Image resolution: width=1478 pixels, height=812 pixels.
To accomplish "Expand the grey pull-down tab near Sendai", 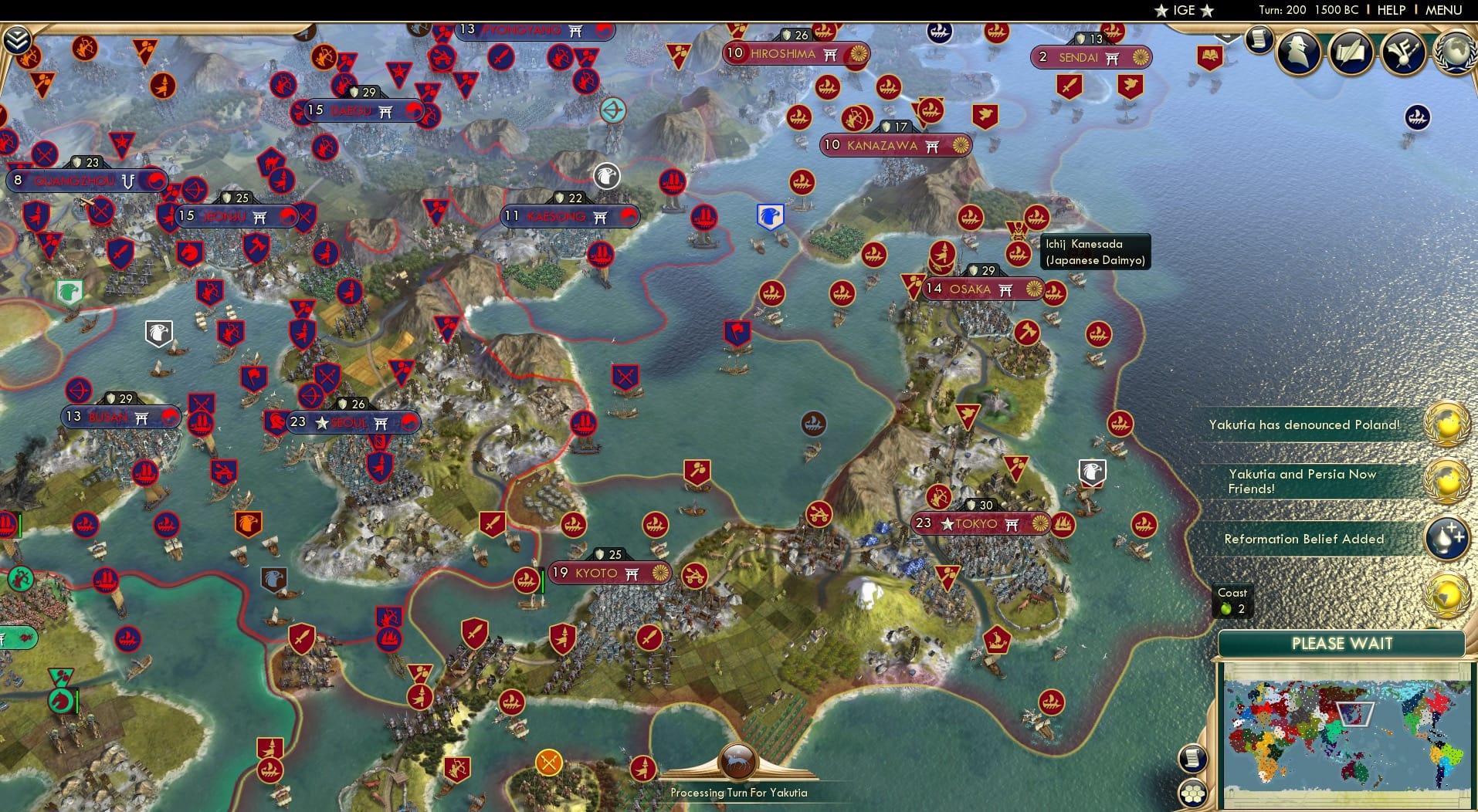I will pos(1227,38).
